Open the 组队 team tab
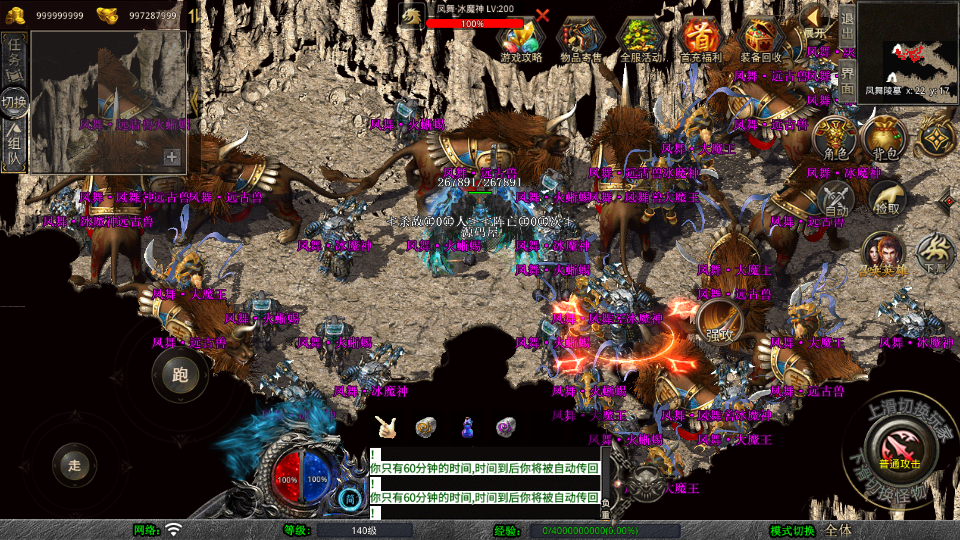The width and height of the screenshot is (960, 540). click(x=15, y=146)
